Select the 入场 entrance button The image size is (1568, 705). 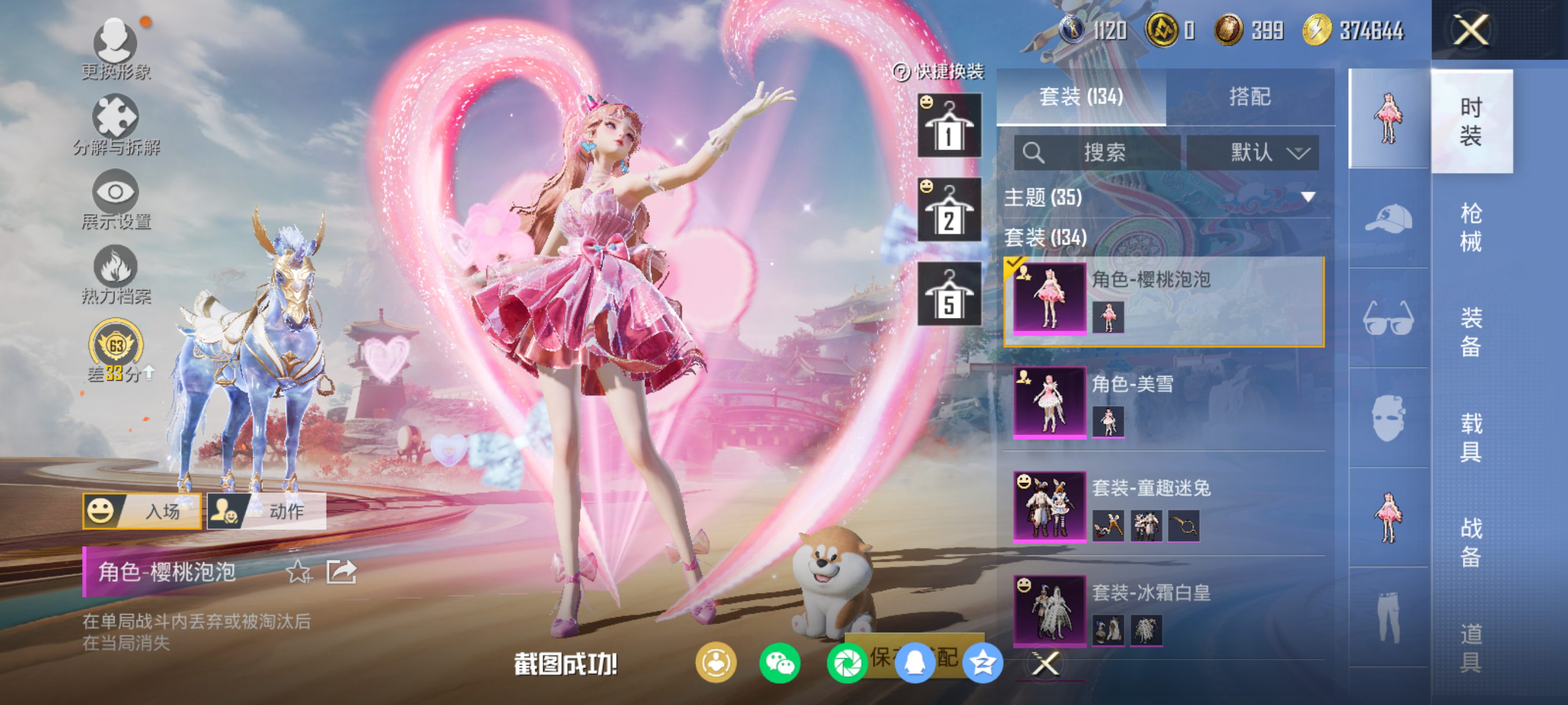[x=142, y=511]
